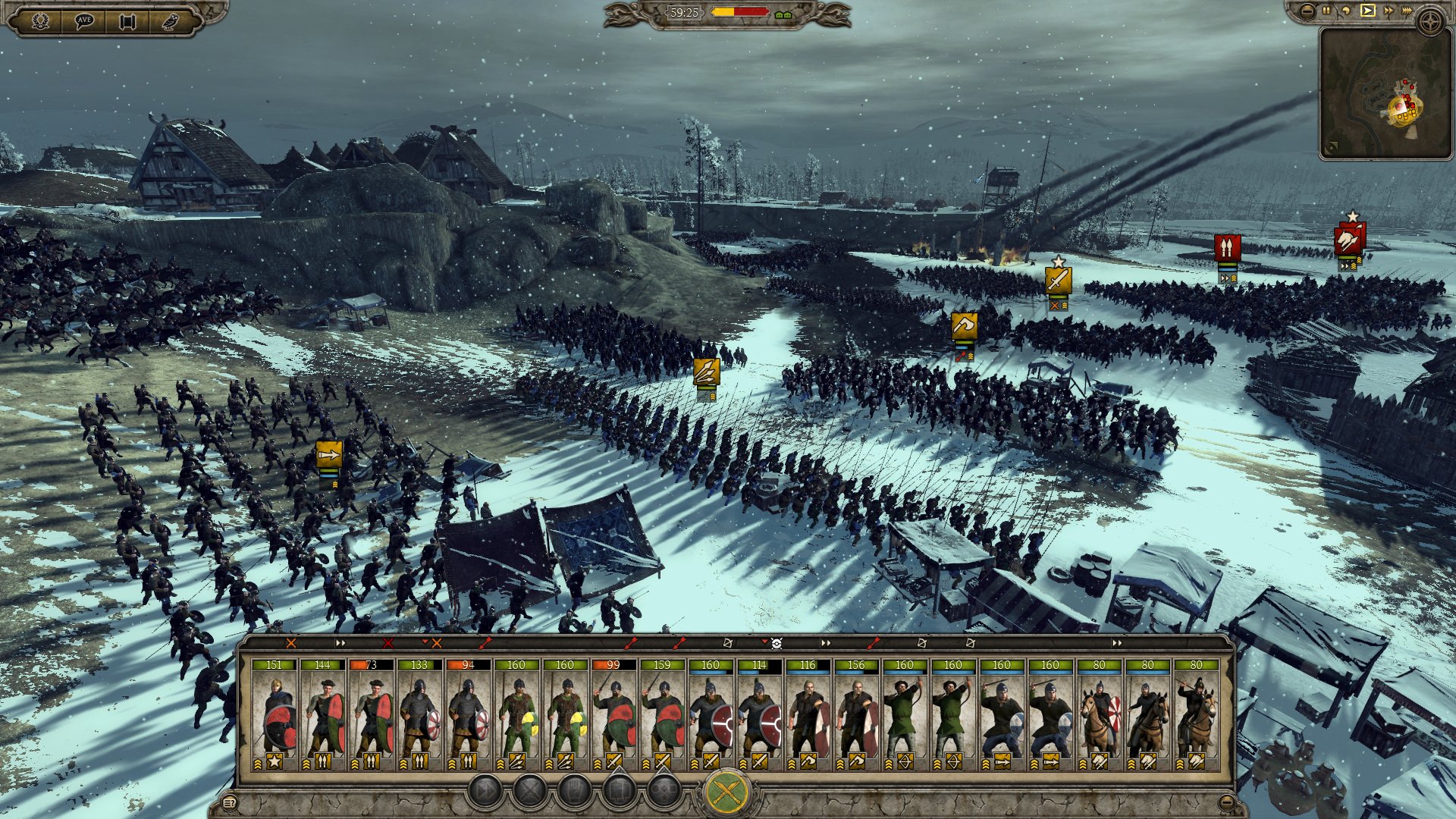1456x819 pixels.
Task: Toggle skirmish mode above the archer units
Action: click(x=921, y=644)
